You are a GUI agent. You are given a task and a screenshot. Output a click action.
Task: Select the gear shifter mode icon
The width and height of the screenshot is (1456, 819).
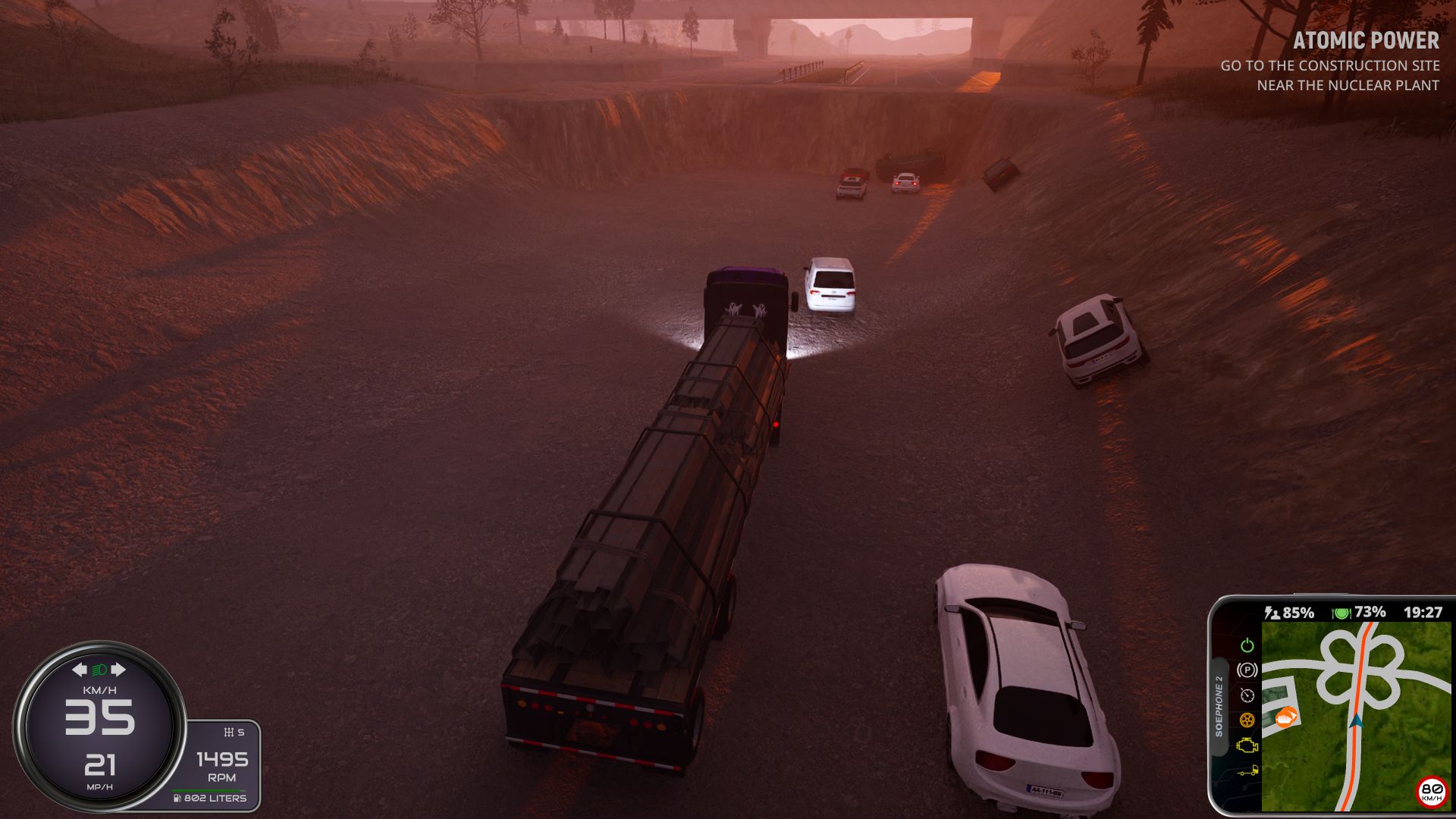(x=228, y=733)
